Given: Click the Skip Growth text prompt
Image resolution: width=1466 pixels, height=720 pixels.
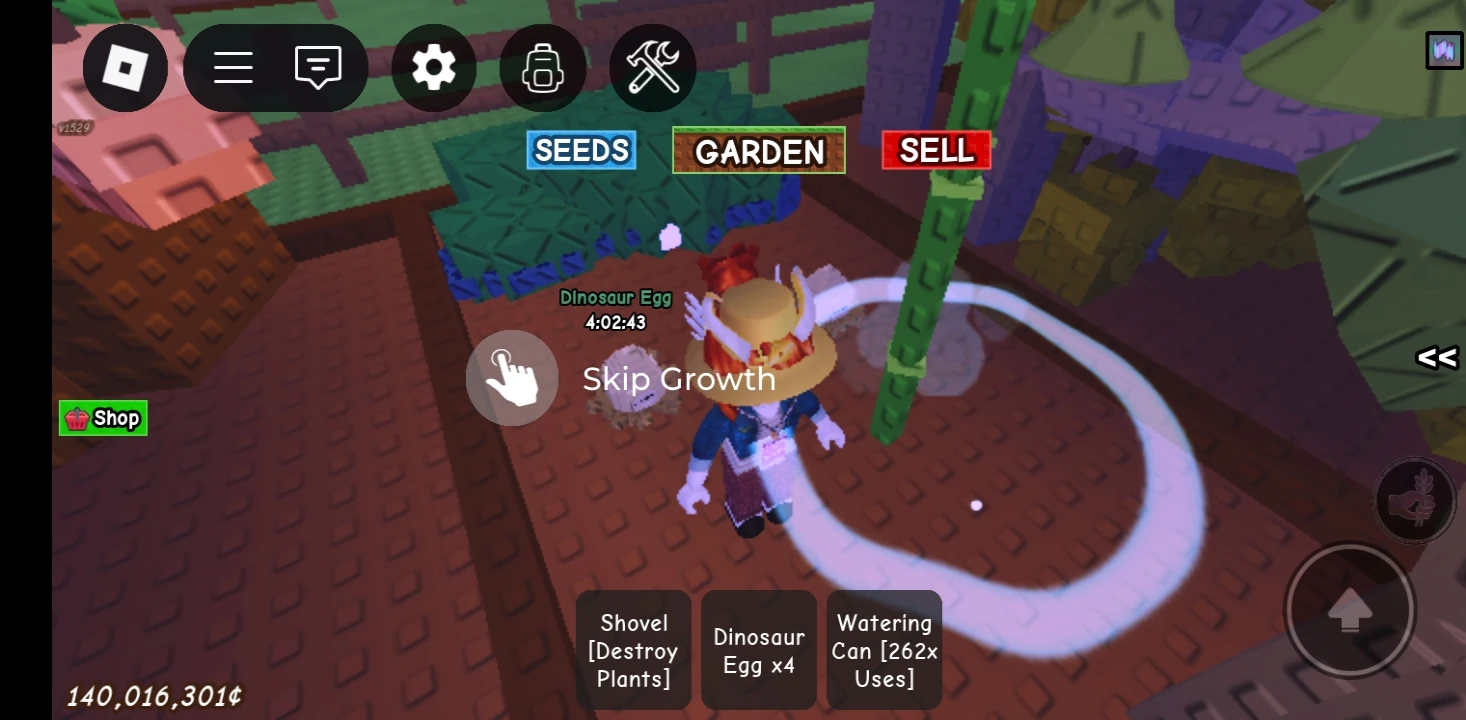Looking at the screenshot, I should click(679, 379).
